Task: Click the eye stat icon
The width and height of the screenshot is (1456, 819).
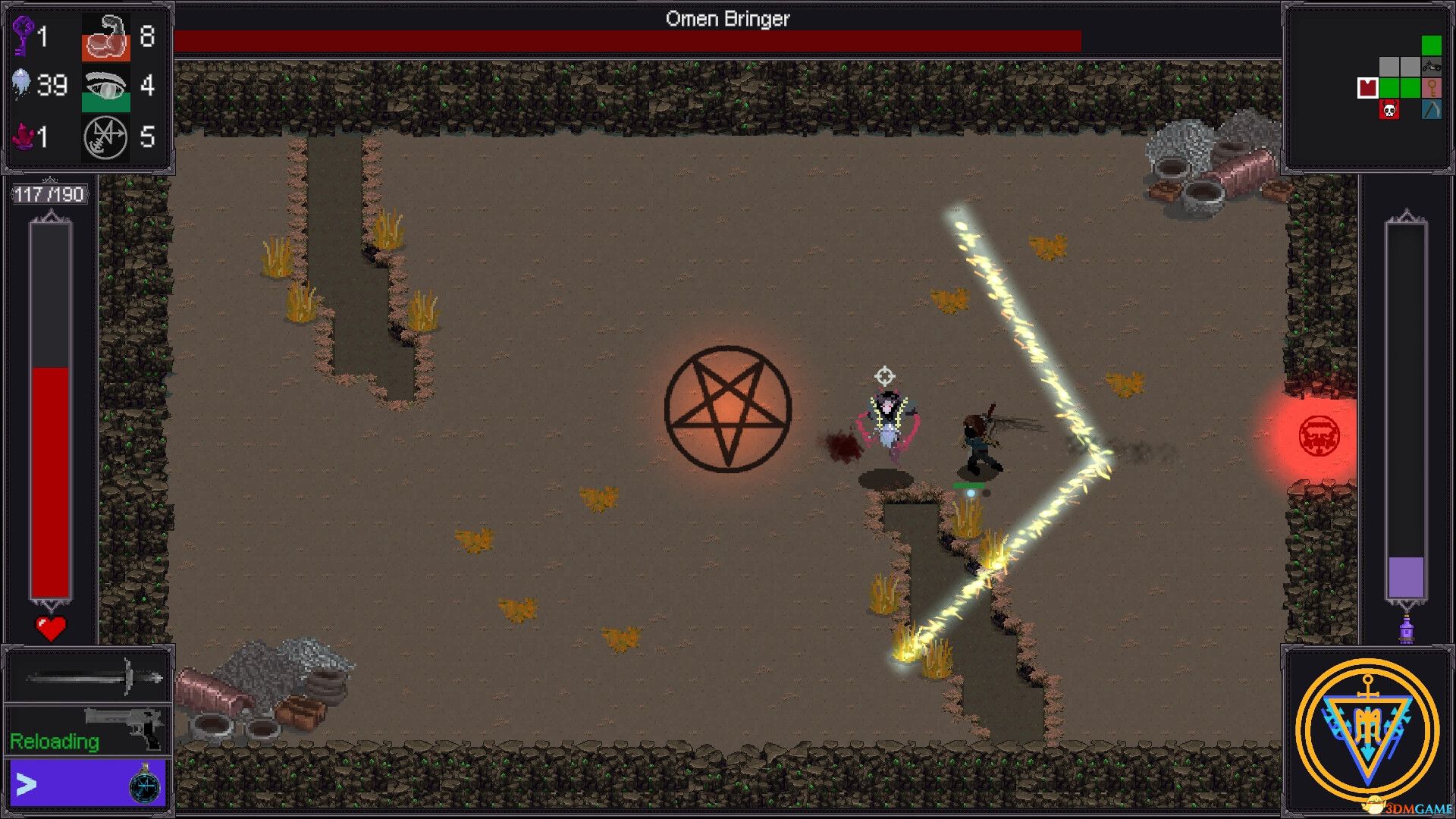Action: [x=106, y=86]
